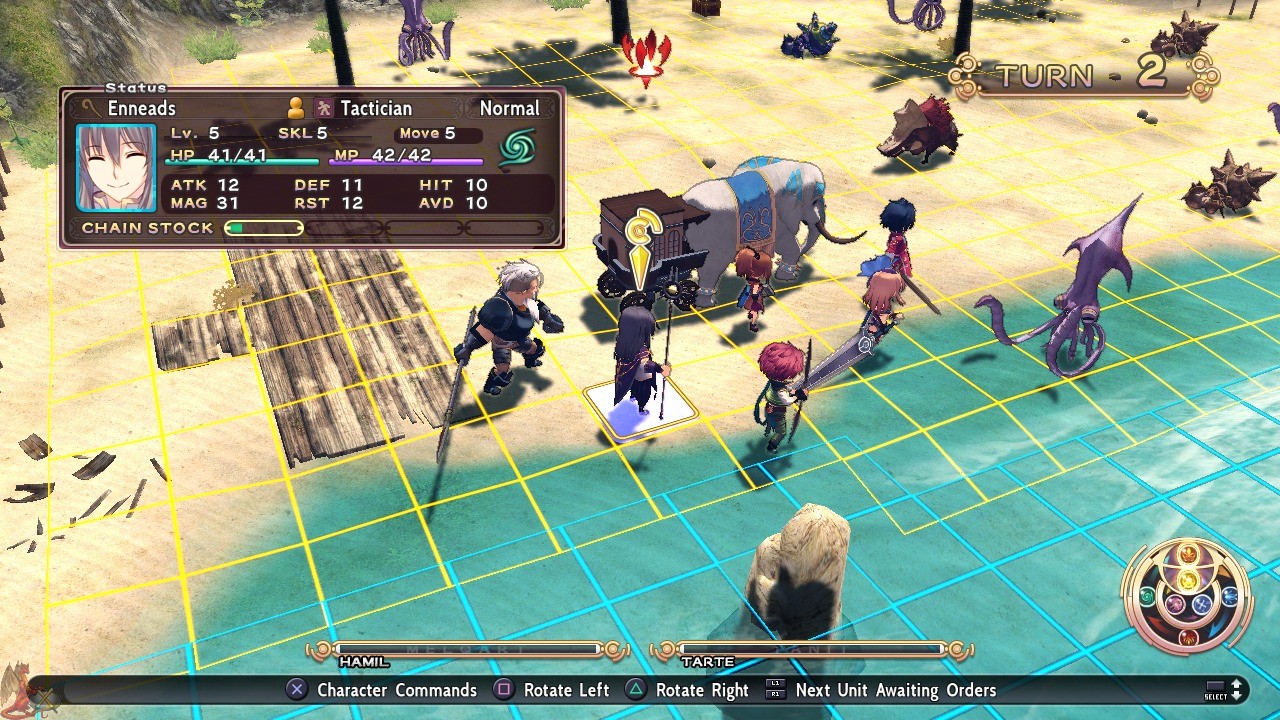Select the highlighted tile under the active unit

(640, 410)
